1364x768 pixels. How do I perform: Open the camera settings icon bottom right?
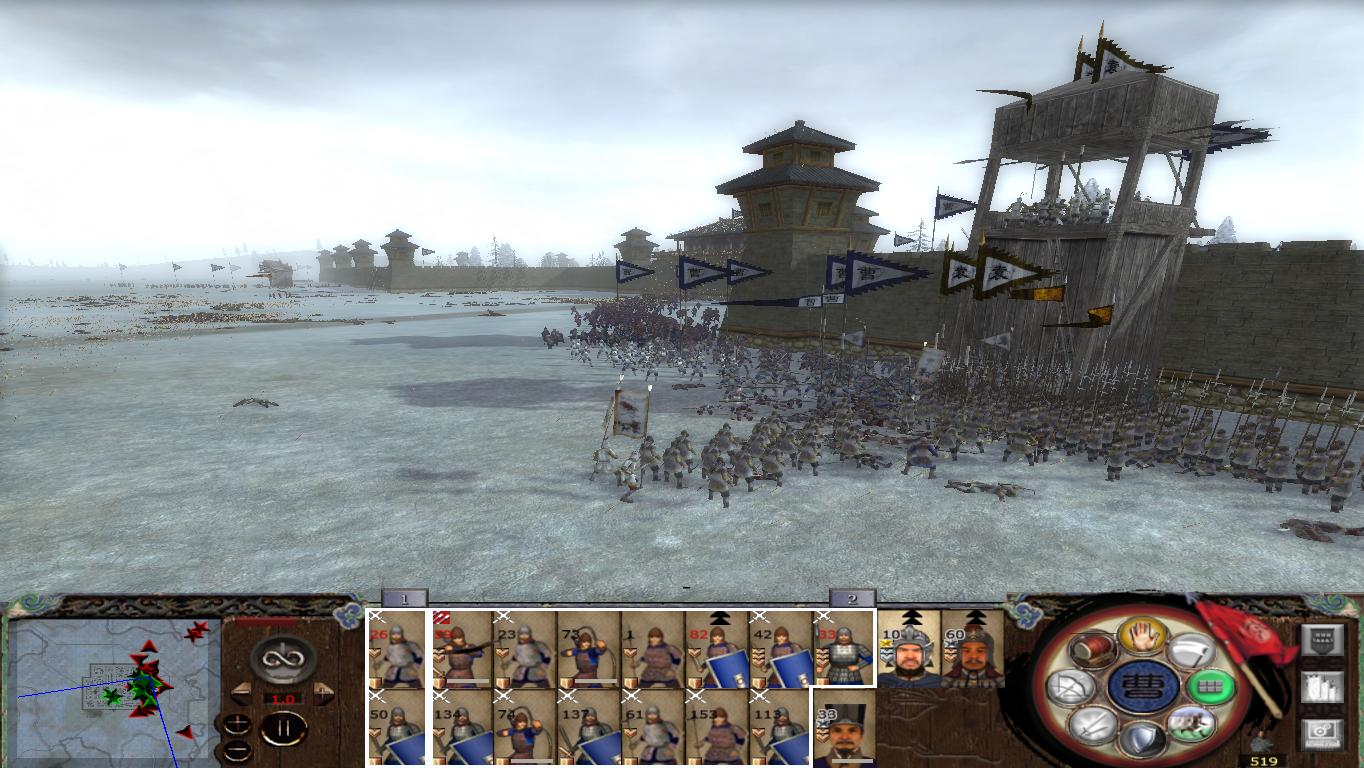click(1323, 731)
